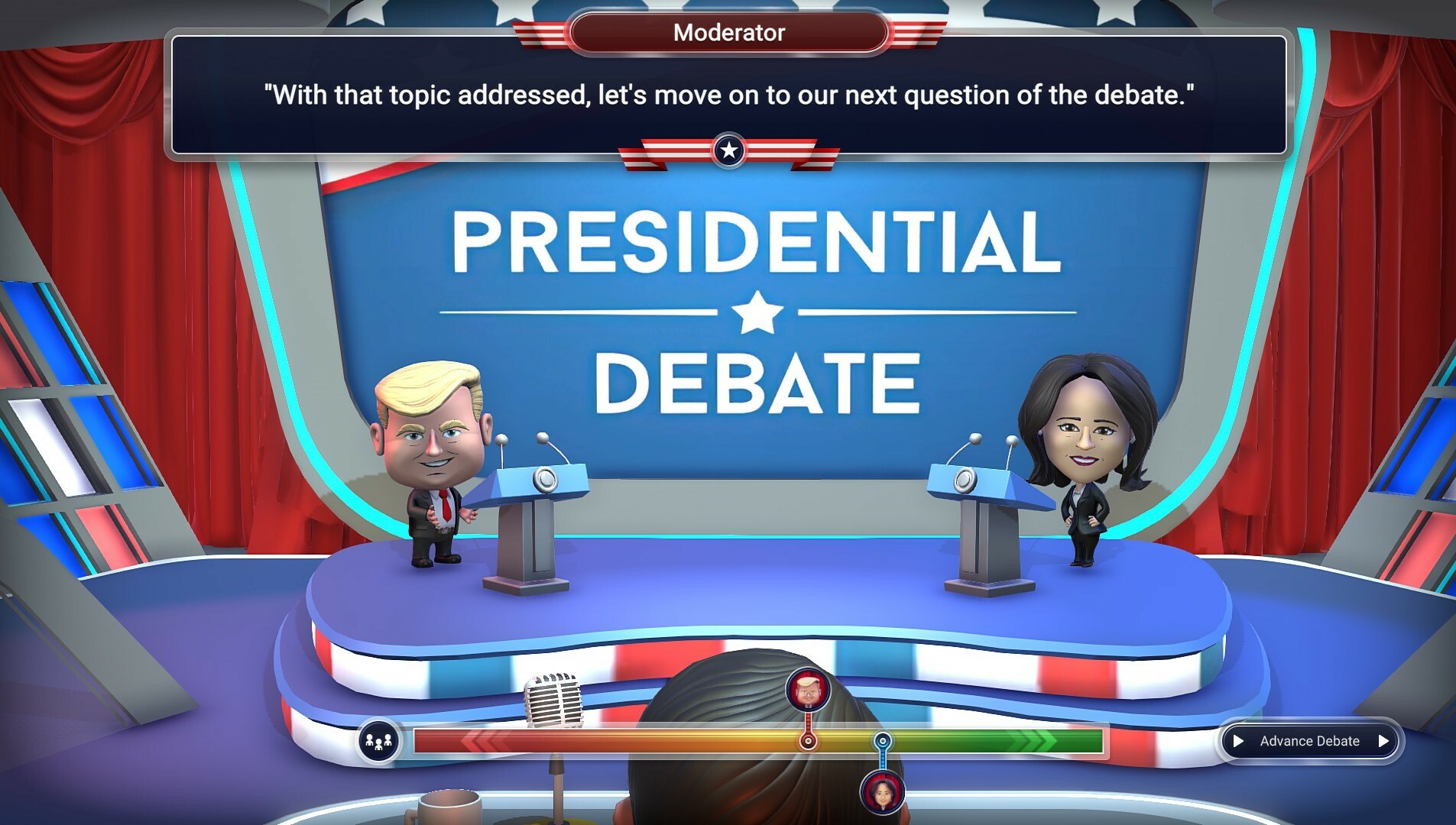This screenshot has width=1456, height=825.
Task: Click the Harris candidate on stage
Action: pyautogui.click(x=1085, y=451)
